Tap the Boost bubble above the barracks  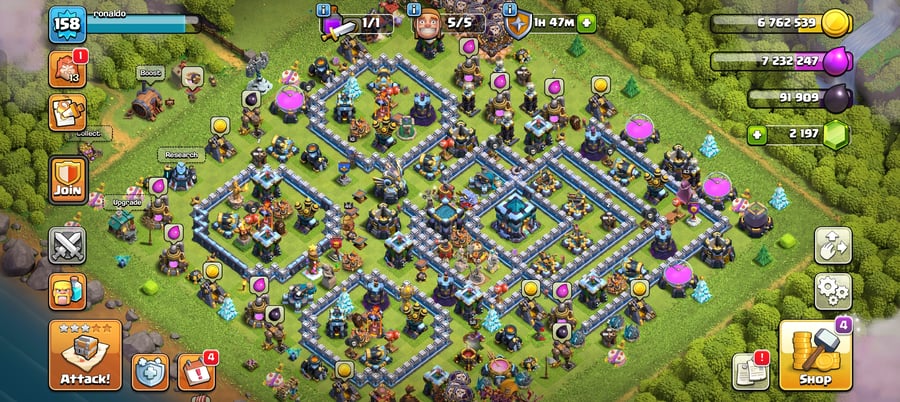tap(150, 73)
